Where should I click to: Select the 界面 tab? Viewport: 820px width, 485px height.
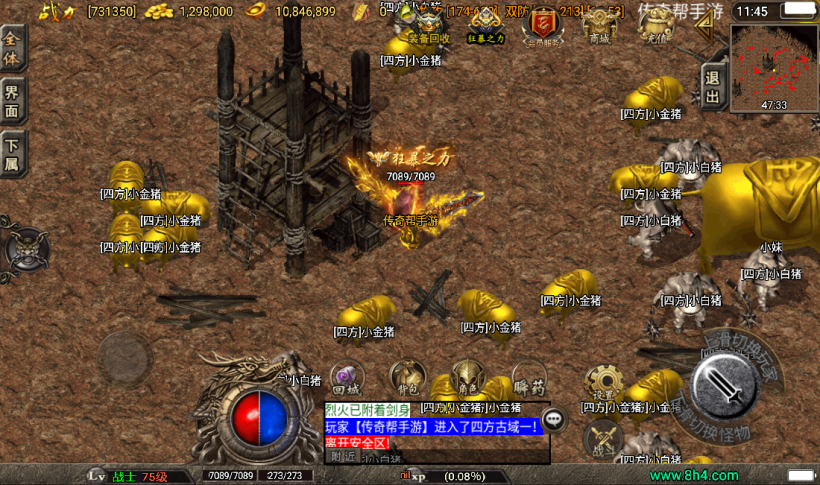click(12, 101)
